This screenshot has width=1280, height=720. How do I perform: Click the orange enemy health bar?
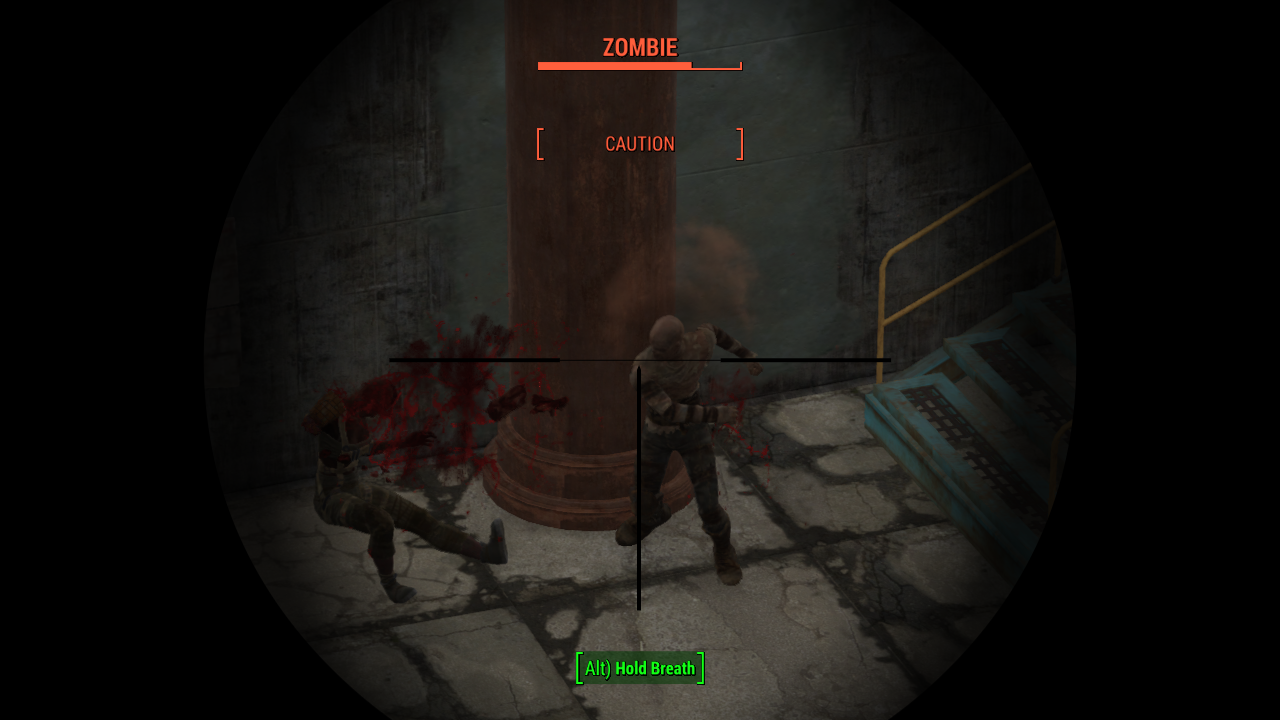tap(615, 66)
